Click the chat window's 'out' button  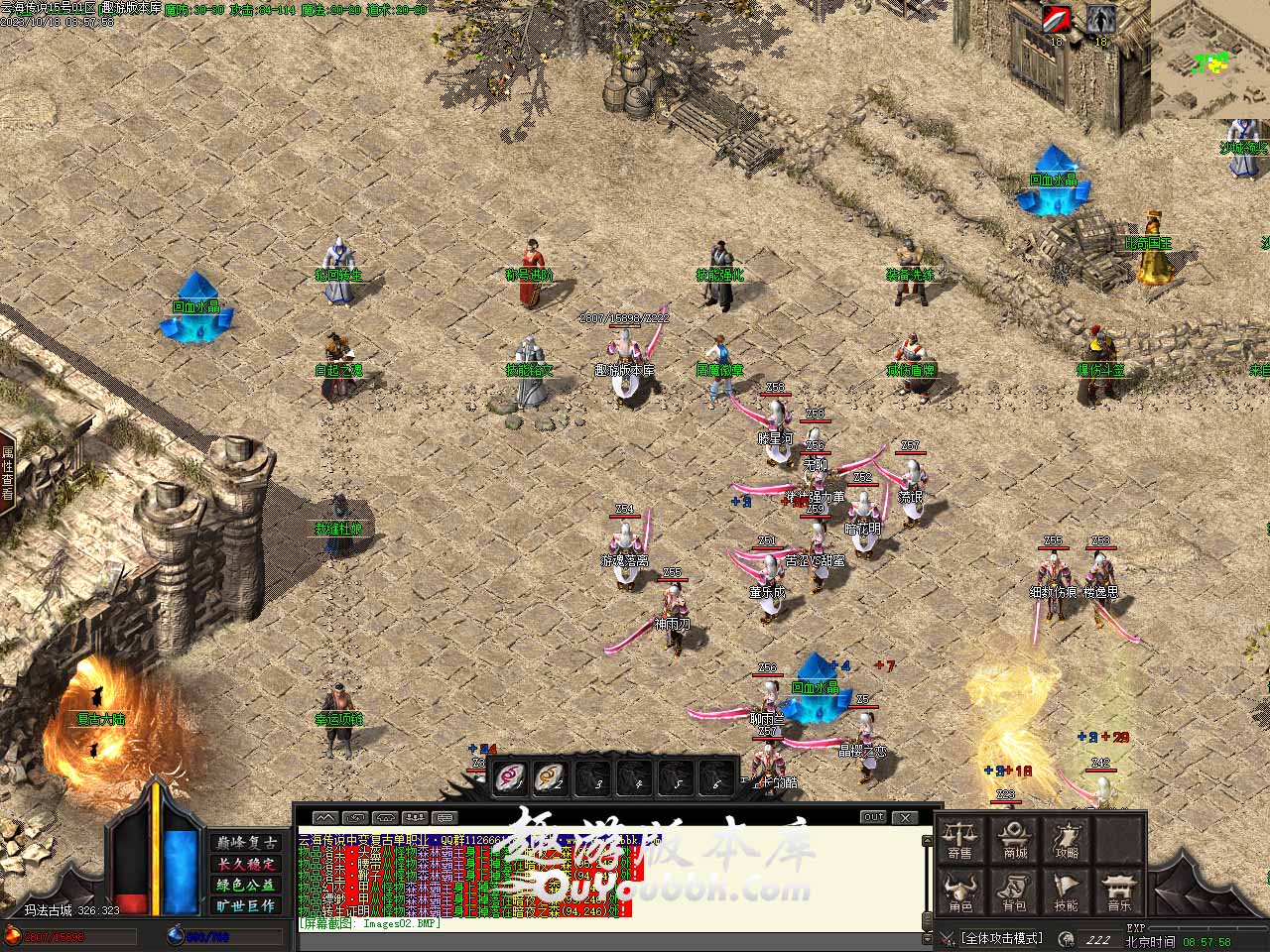click(873, 817)
